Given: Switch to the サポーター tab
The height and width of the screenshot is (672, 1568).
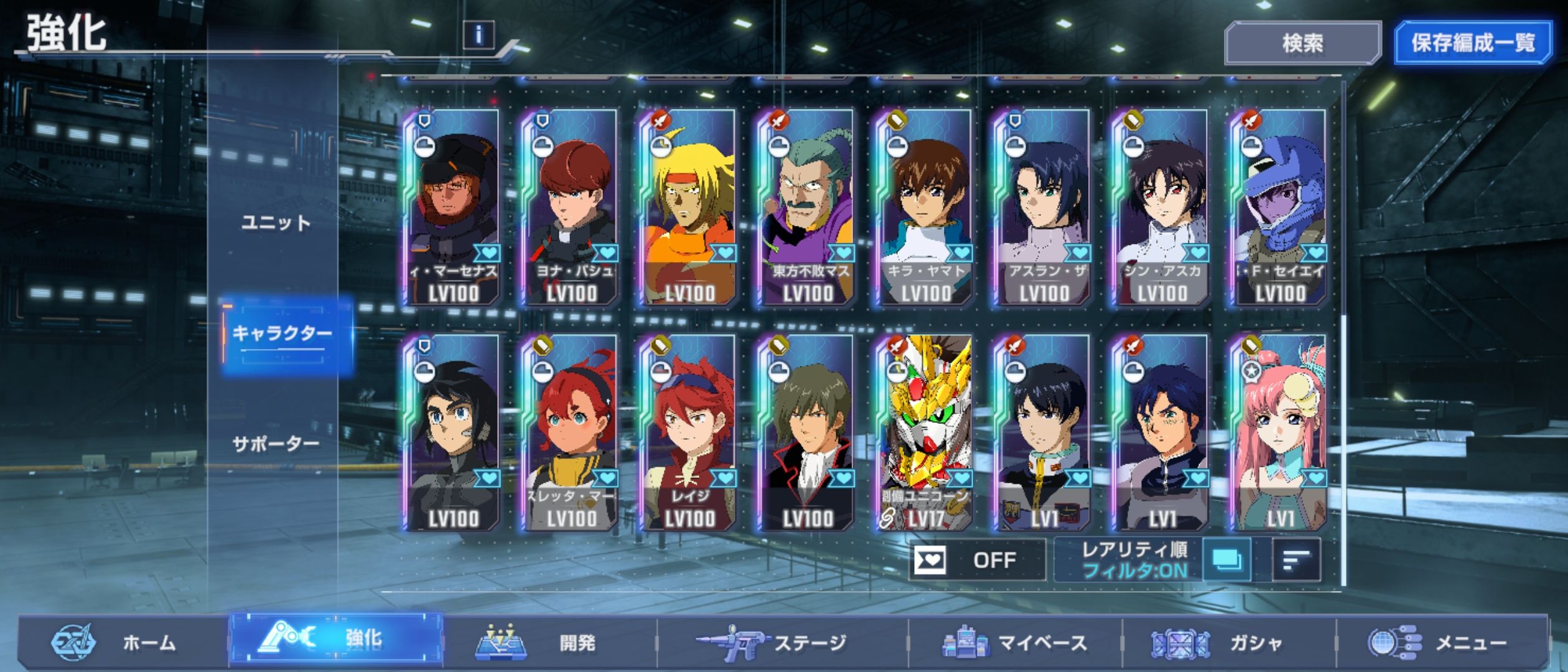Looking at the screenshot, I should point(276,444).
